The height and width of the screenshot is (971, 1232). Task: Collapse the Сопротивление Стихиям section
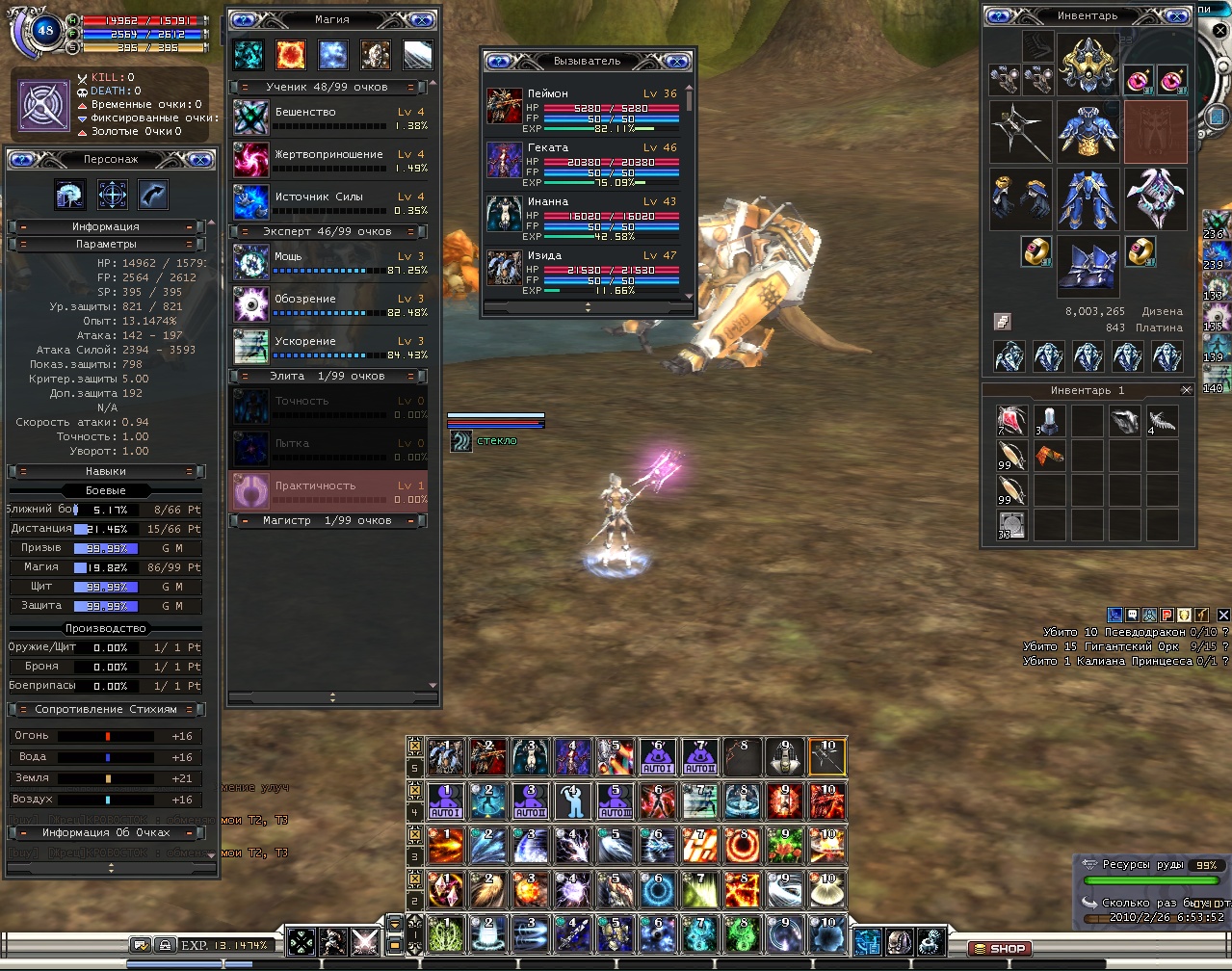(106, 710)
